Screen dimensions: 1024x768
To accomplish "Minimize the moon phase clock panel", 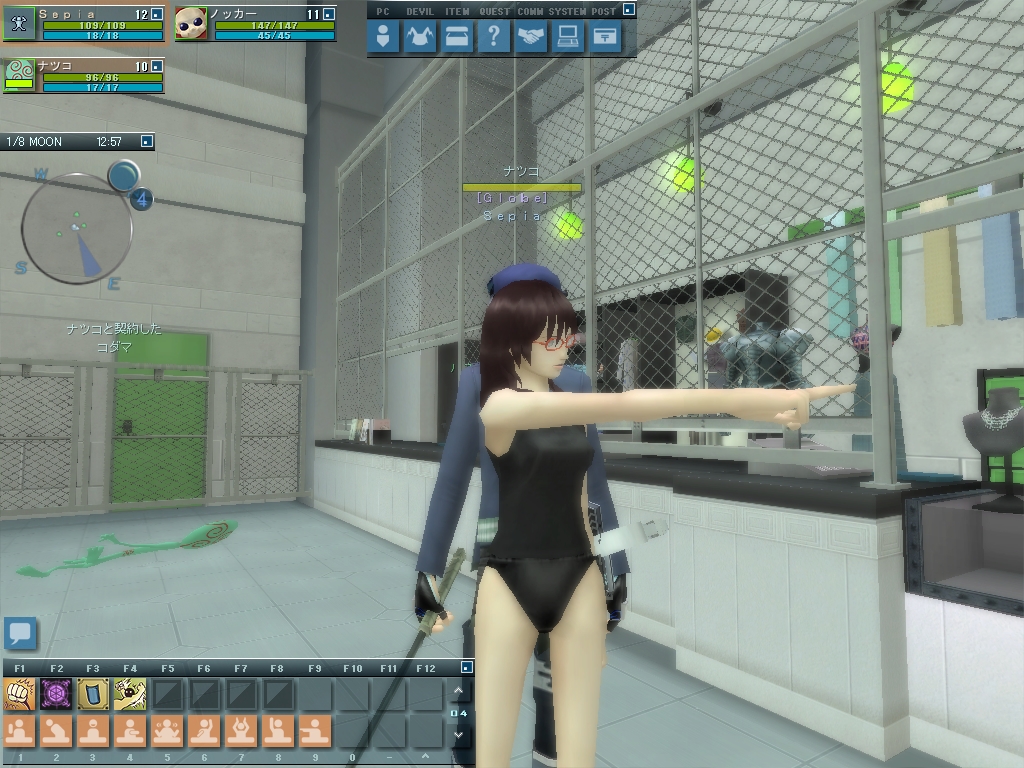I will (x=147, y=142).
